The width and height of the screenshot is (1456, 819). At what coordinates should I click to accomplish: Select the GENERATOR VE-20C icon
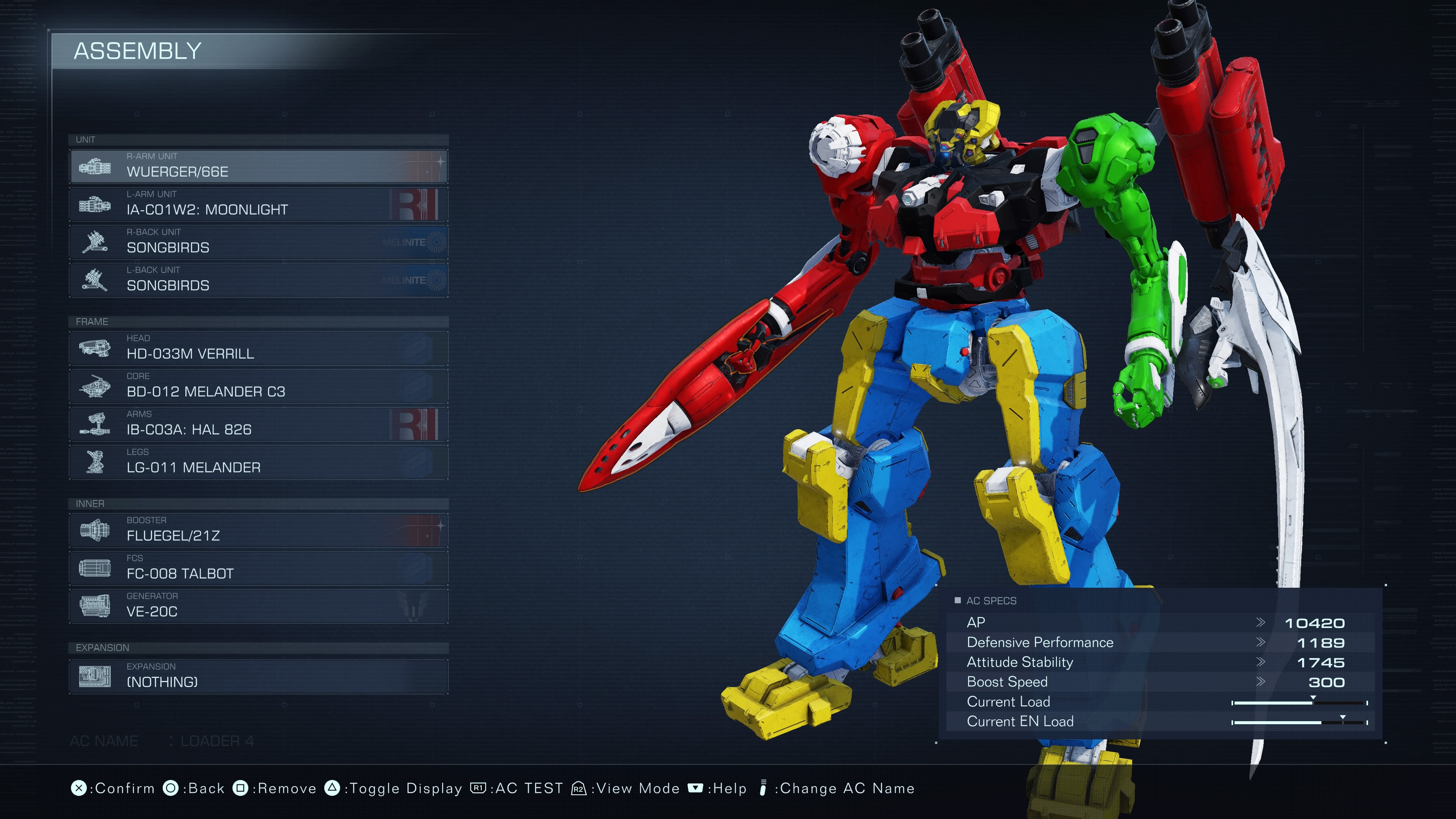coord(95,606)
